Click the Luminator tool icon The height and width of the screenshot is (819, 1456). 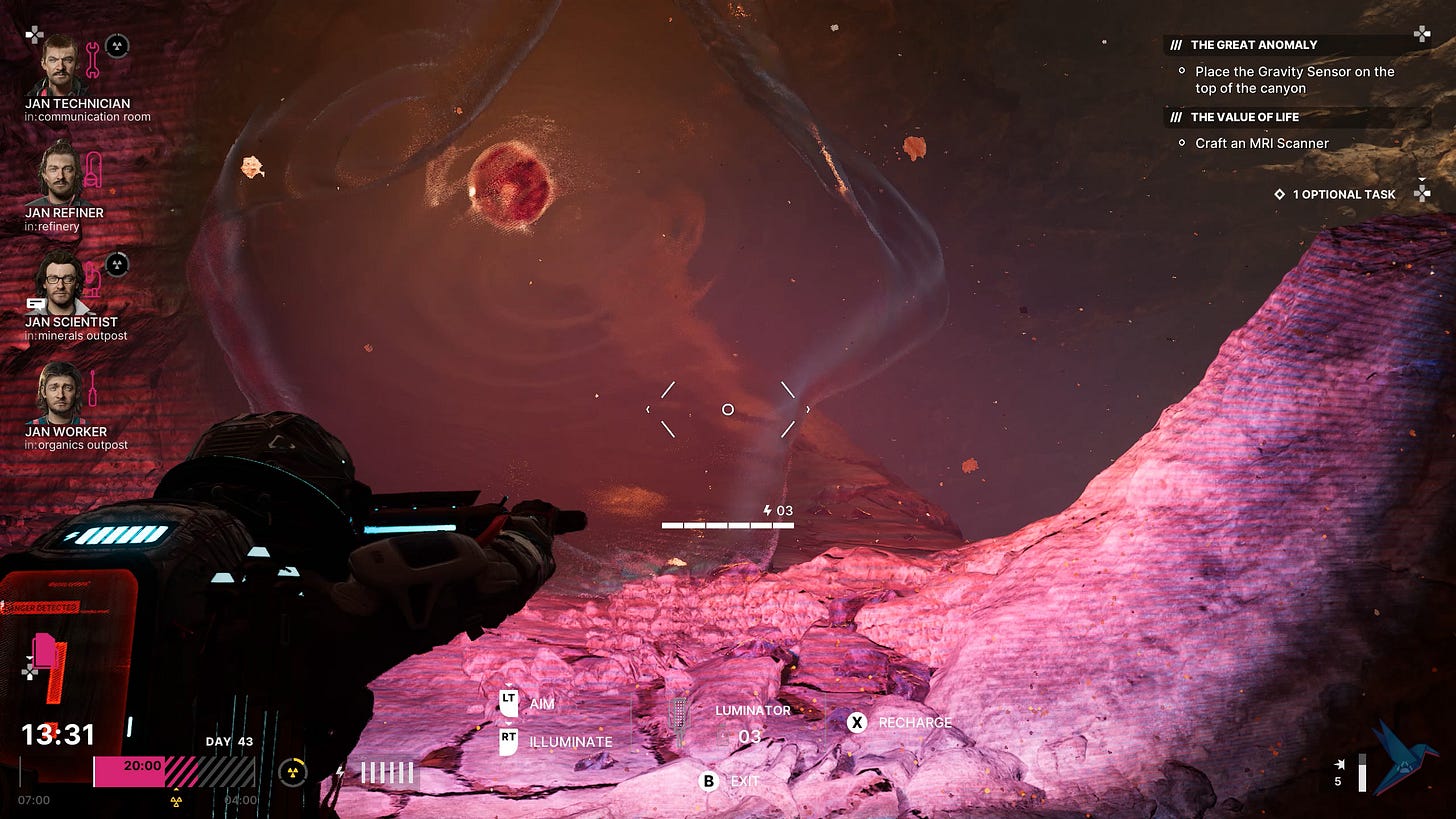click(680, 722)
